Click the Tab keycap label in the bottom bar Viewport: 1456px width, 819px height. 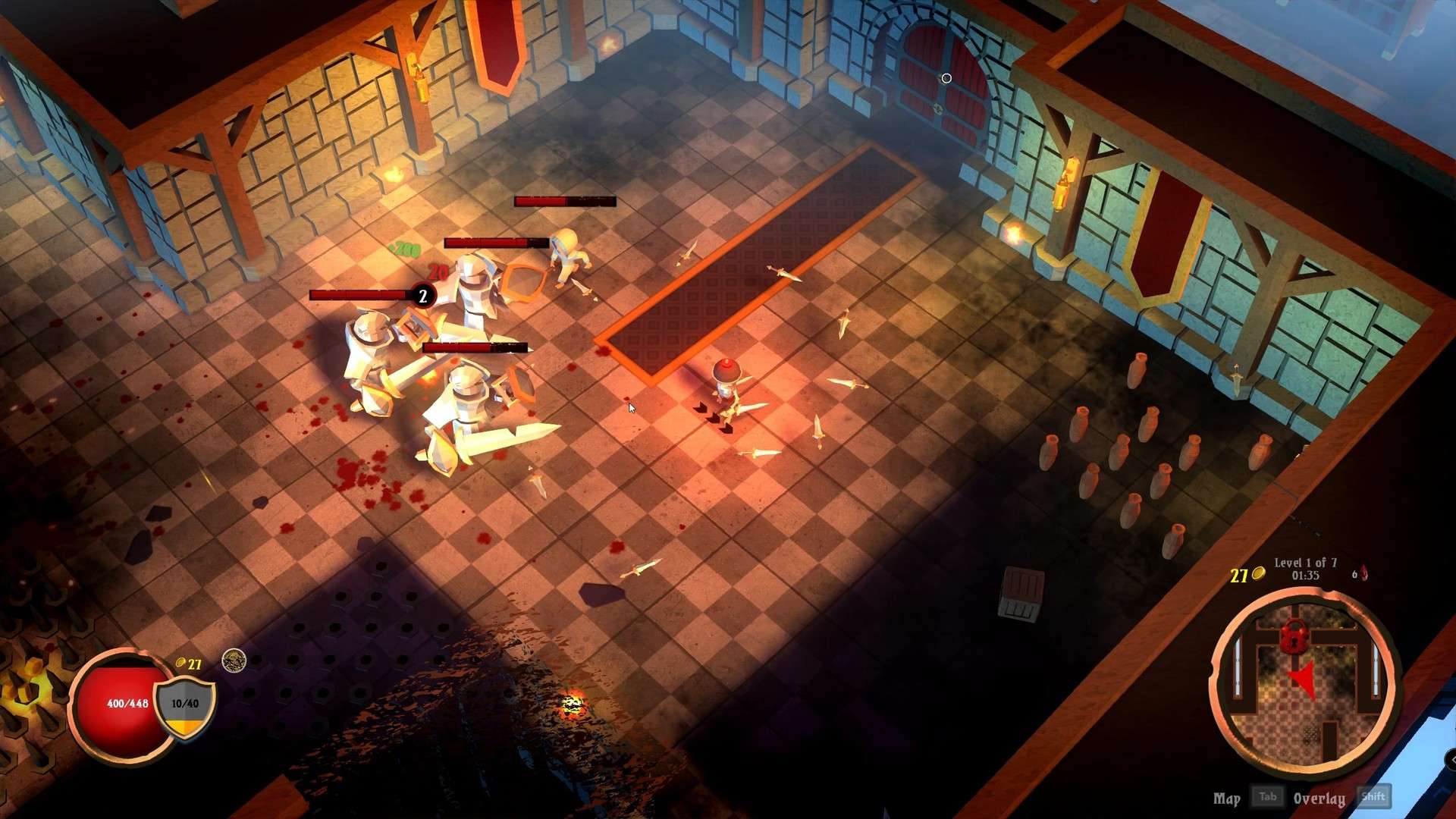1269,797
